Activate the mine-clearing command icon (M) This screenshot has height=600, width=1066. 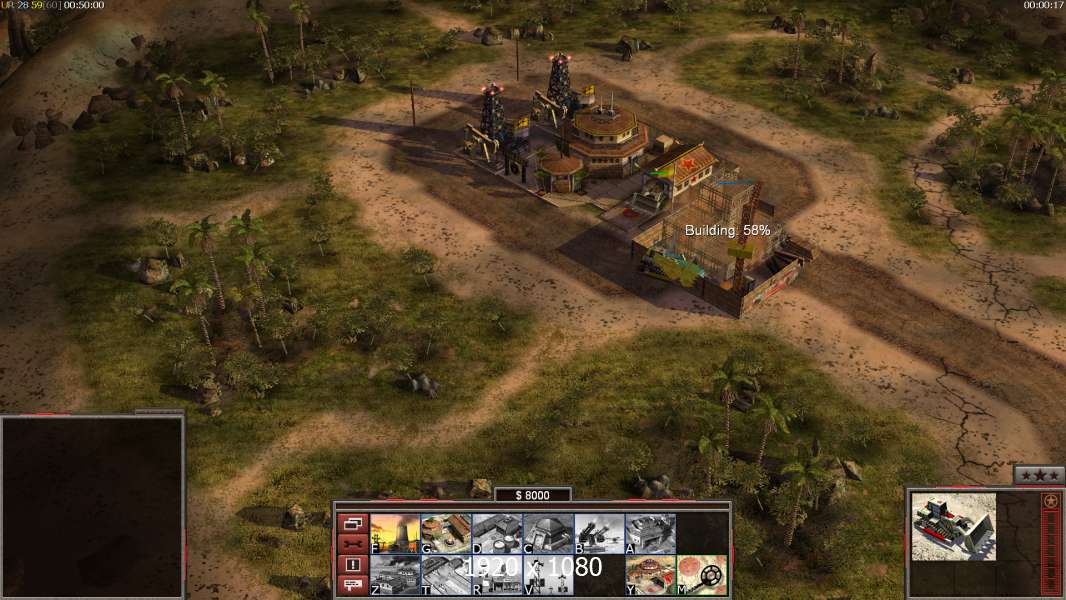coord(701,574)
